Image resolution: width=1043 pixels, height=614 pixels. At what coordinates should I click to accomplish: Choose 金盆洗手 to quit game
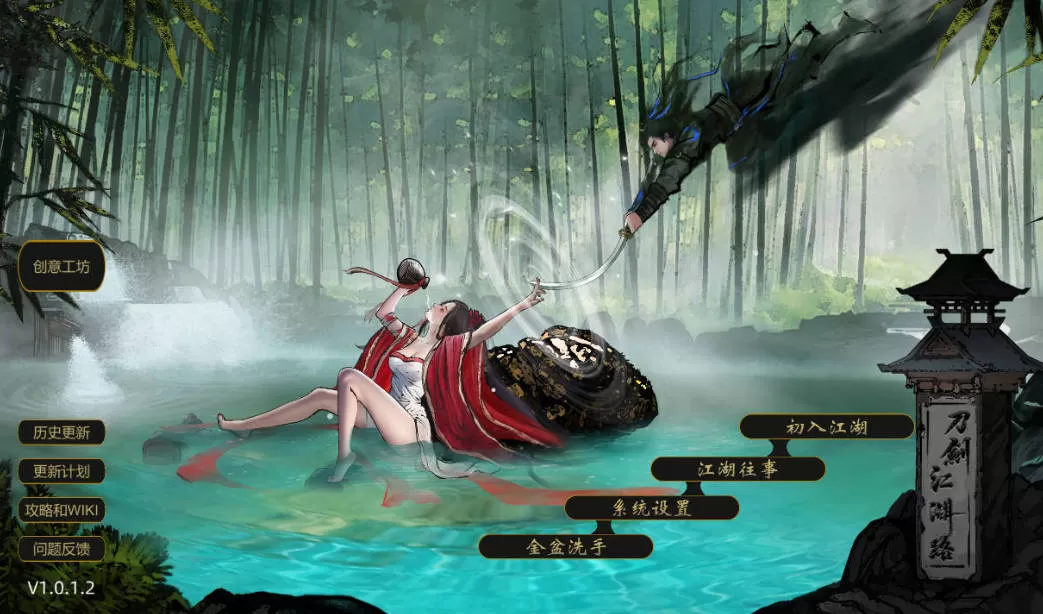(x=565, y=547)
